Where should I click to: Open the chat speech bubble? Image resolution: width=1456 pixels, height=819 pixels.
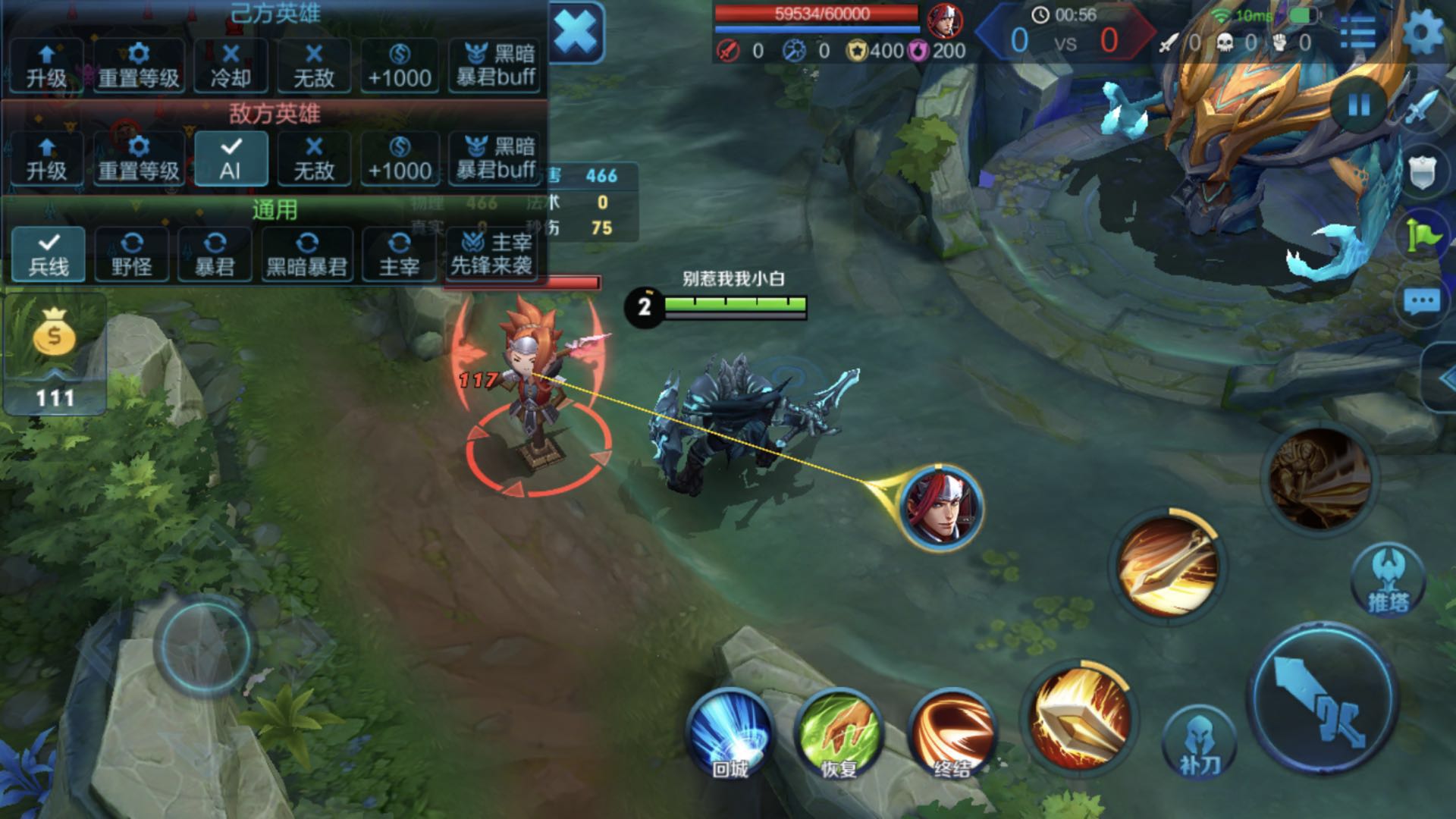[1421, 303]
